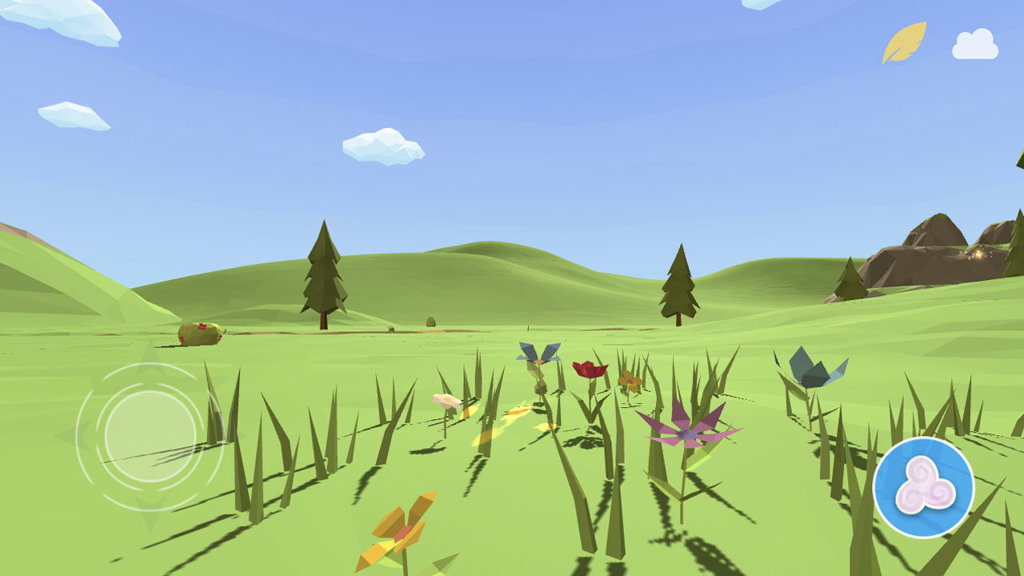Tap the blue swirl action button
The image size is (1024, 576).
(923, 488)
